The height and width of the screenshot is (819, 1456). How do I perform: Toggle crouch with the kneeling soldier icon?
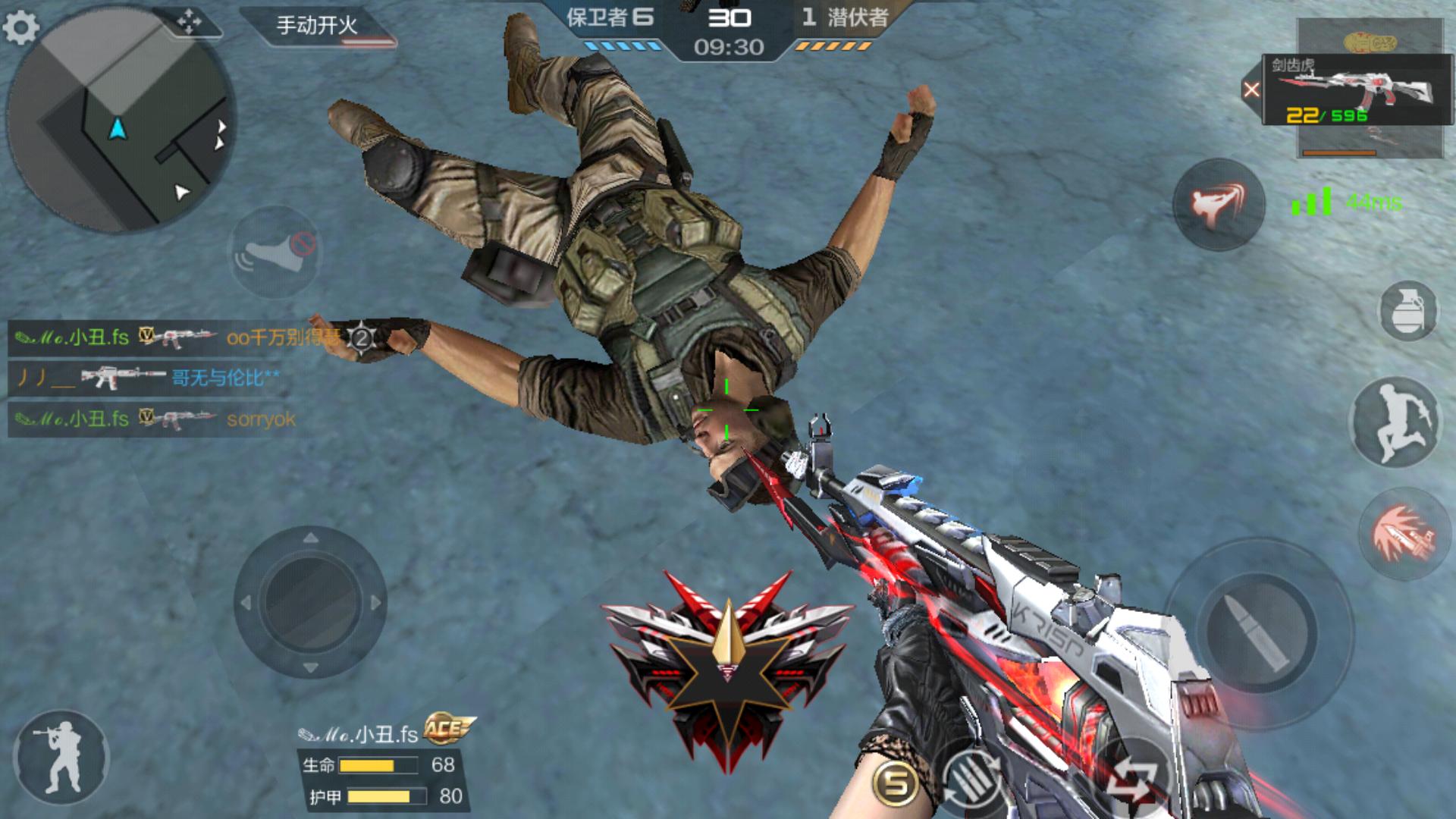[62, 756]
